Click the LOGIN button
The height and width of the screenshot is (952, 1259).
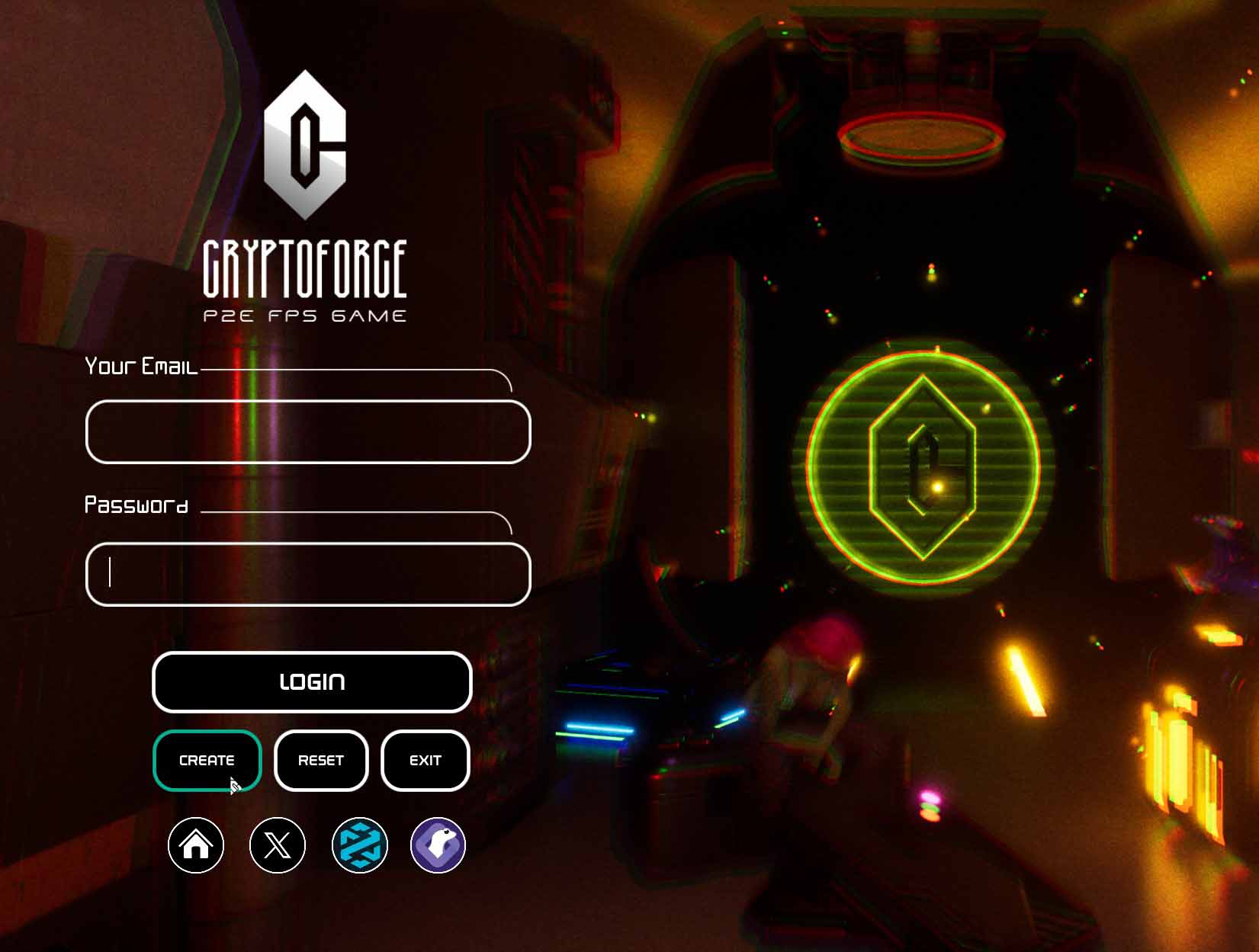pos(312,682)
